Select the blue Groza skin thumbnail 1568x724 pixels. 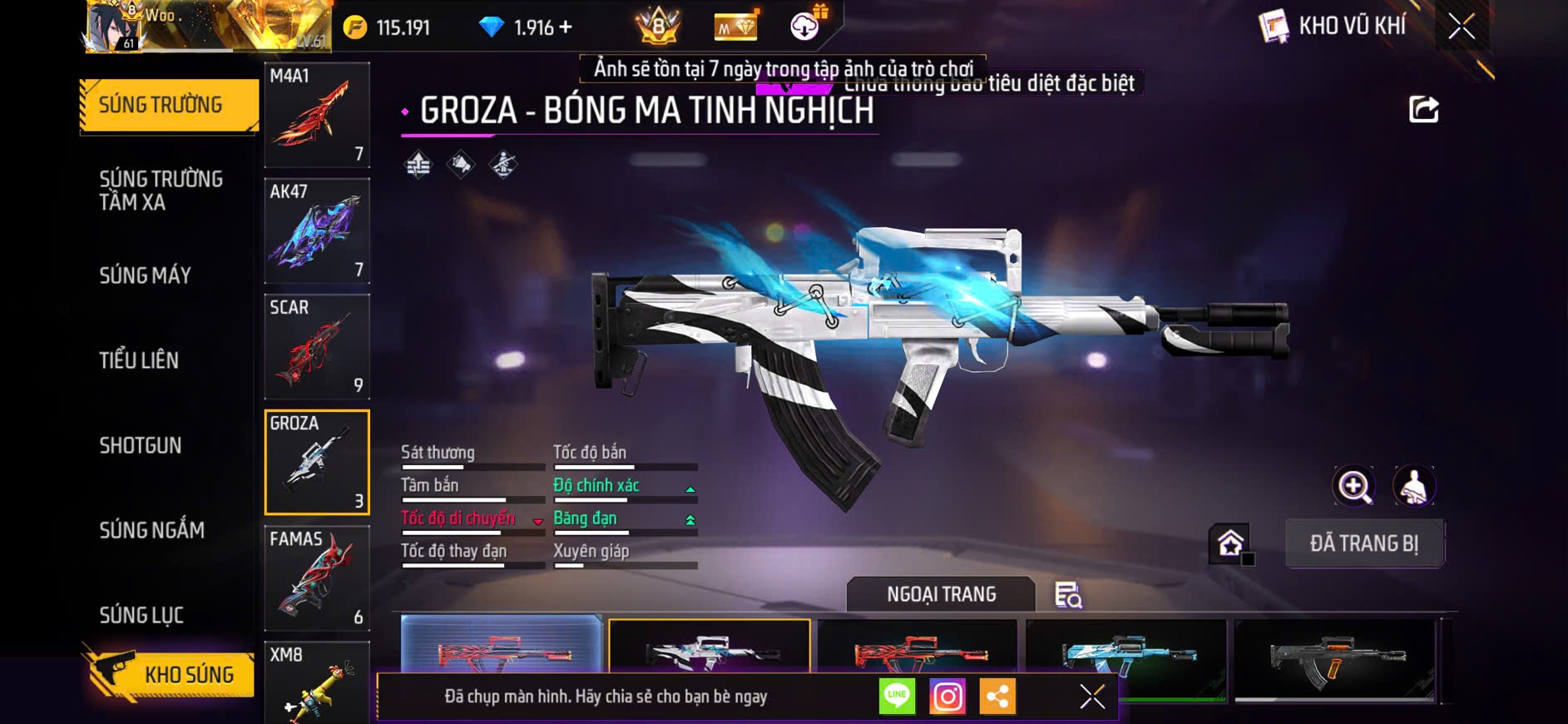(x=1125, y=654)
